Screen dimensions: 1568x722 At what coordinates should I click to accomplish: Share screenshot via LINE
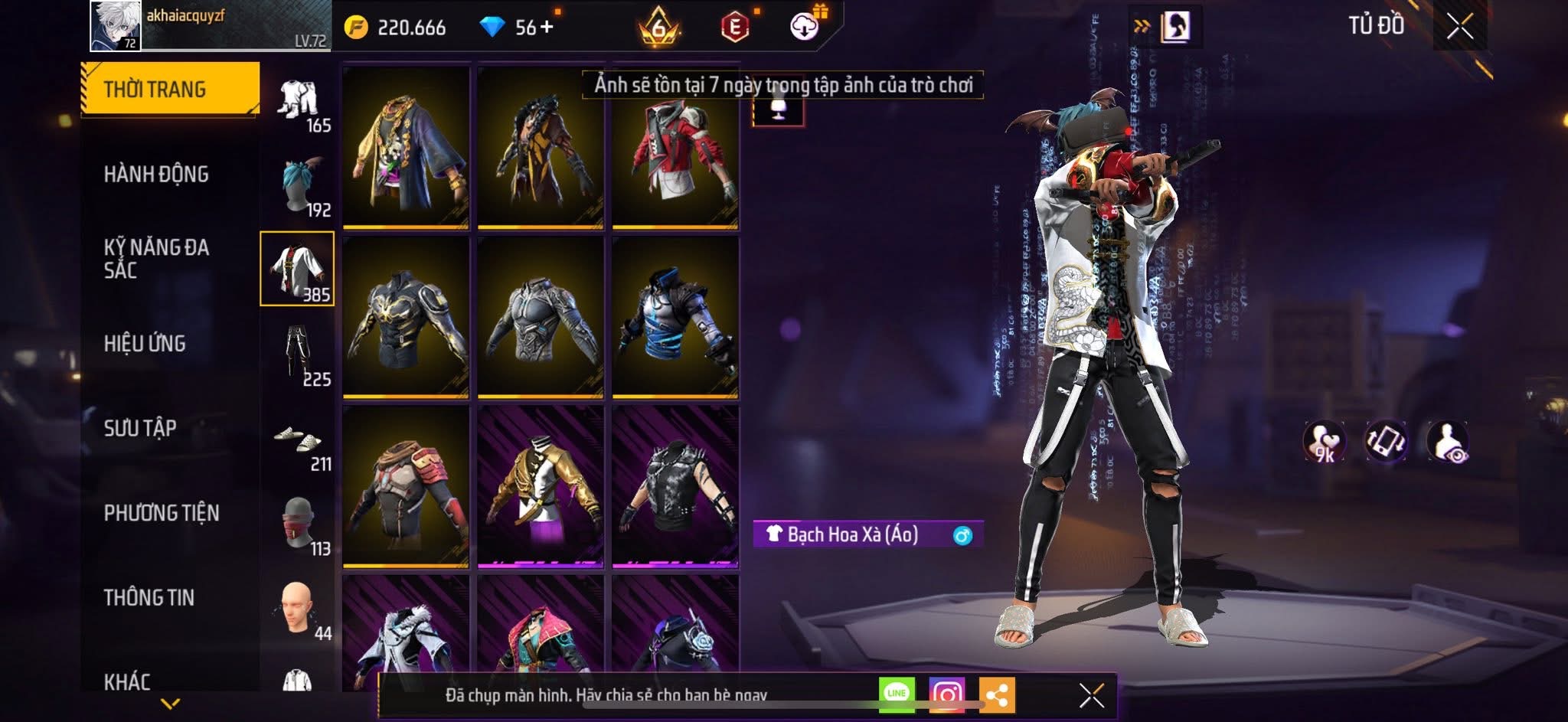click(x=897, y=694)
